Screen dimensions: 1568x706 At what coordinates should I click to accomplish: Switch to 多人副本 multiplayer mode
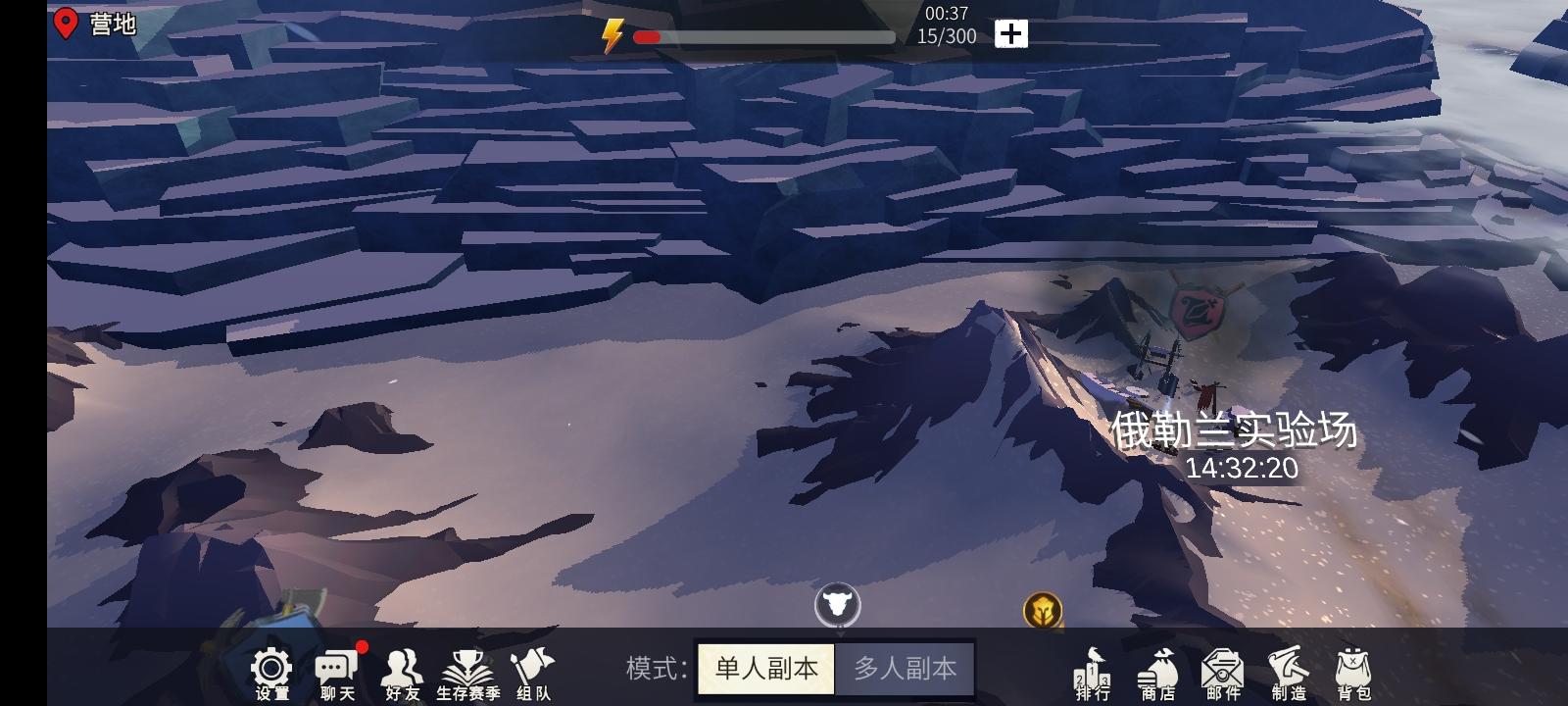pyautogui.click(x=905, y=668)
